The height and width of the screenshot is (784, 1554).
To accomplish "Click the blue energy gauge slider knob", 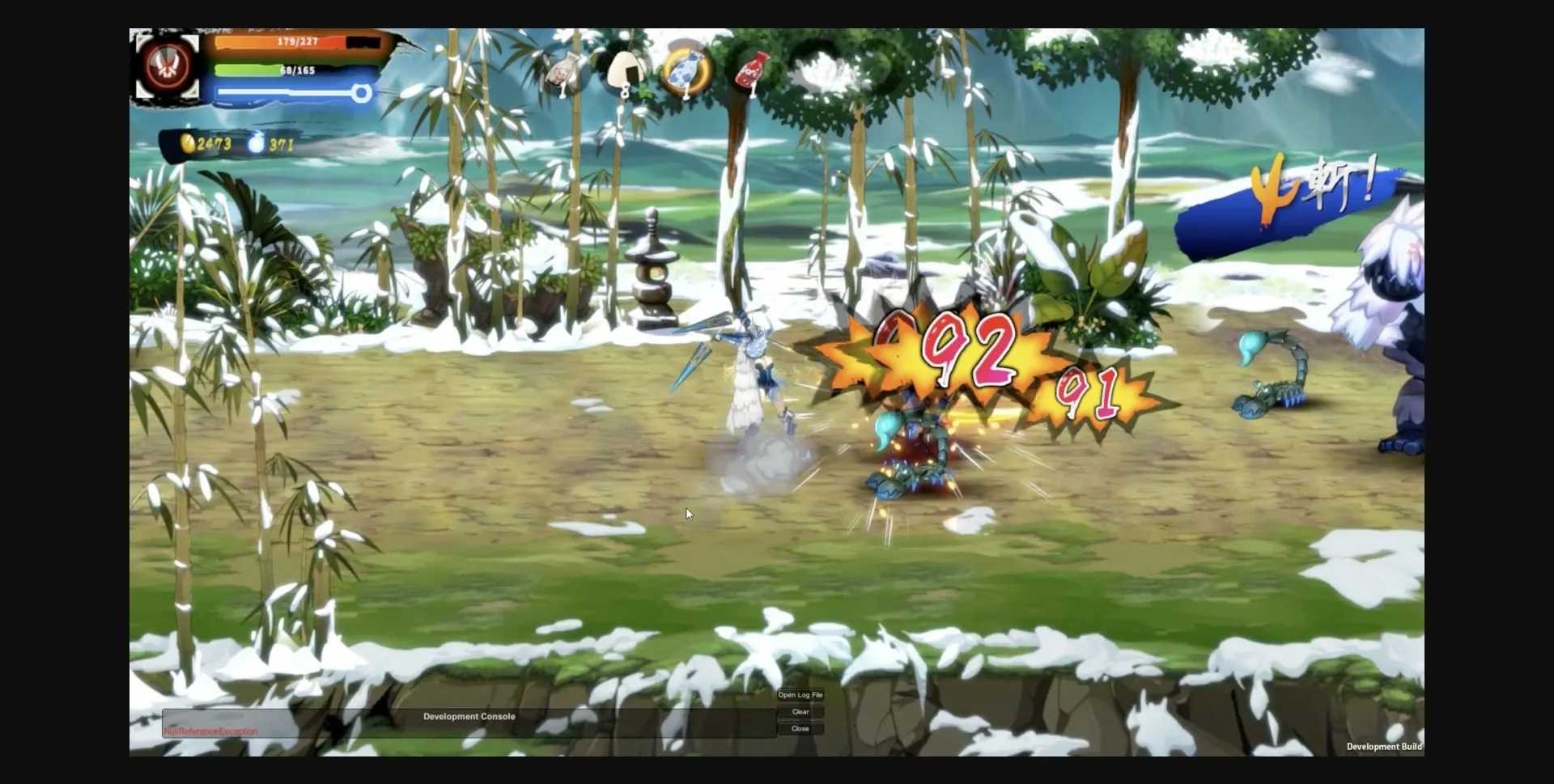I will click(x=362, y=93).
